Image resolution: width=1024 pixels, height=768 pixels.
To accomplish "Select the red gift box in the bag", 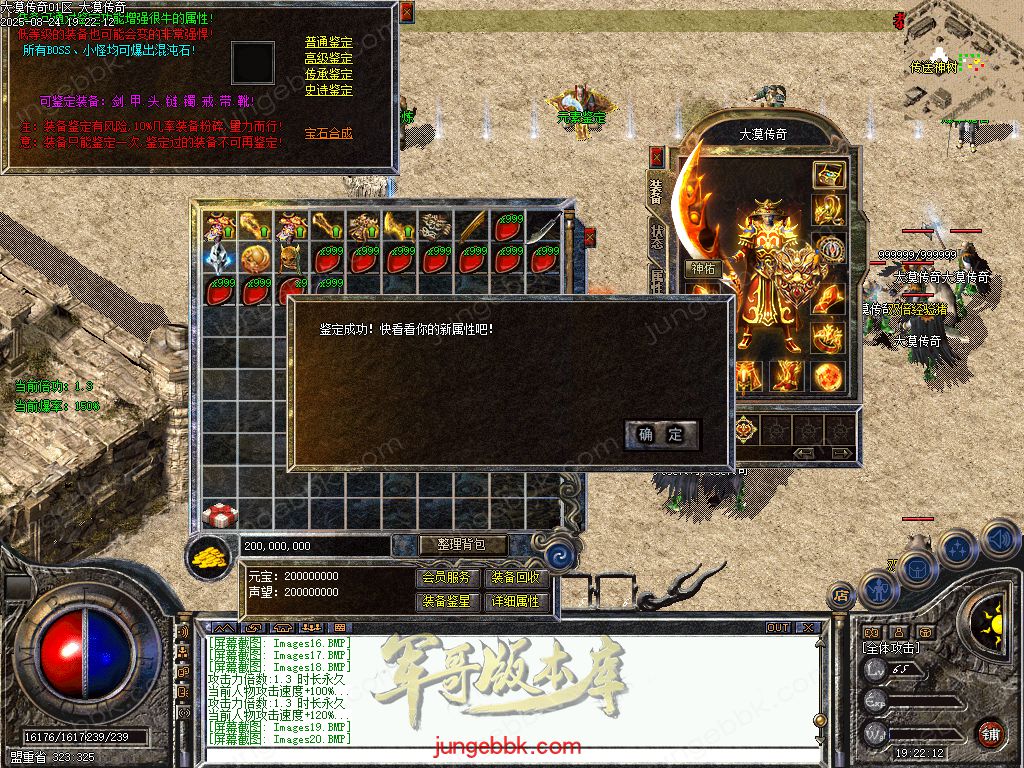I will click(220, 515).
